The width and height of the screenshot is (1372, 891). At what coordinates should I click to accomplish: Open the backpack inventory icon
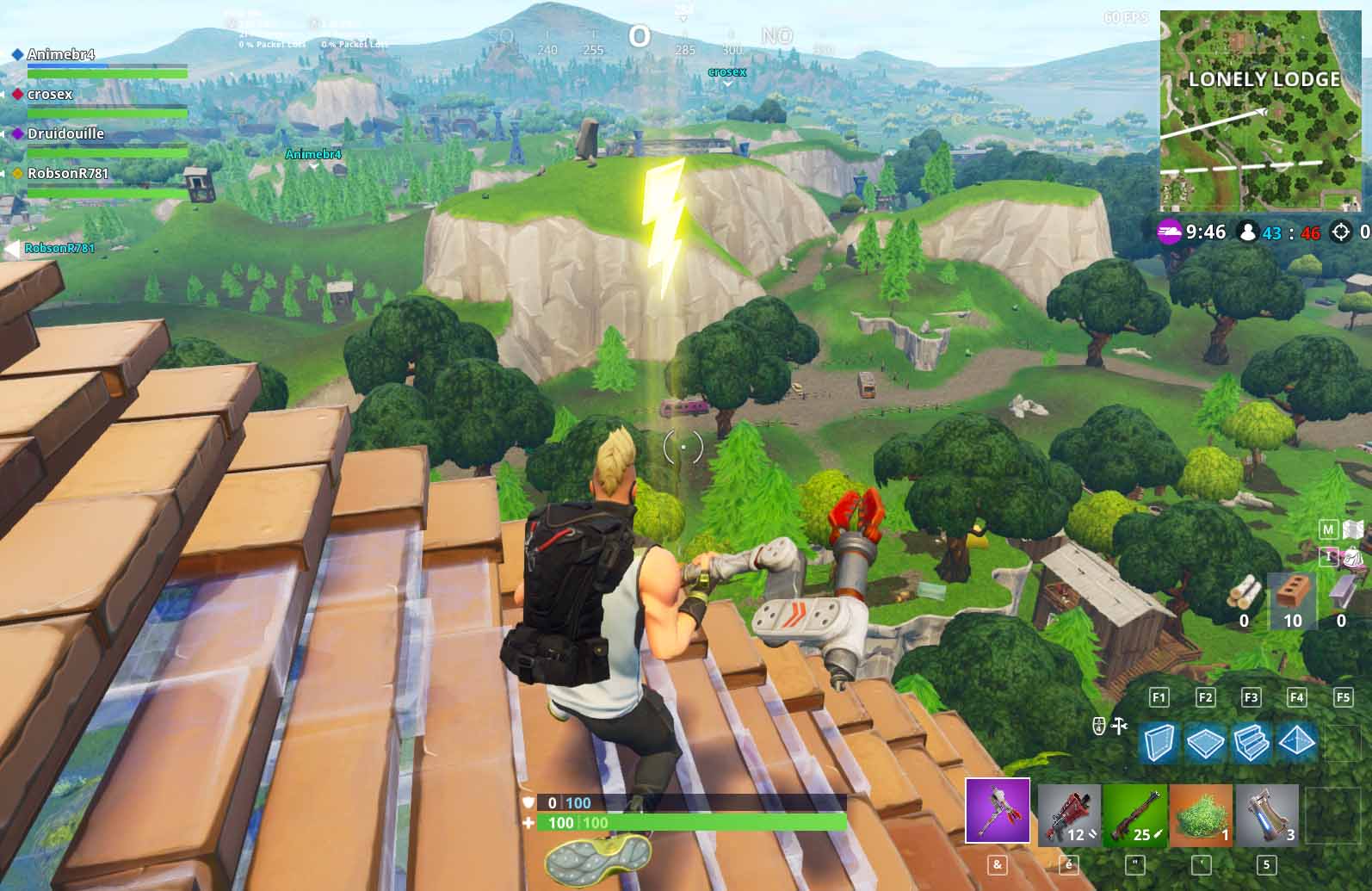tap(1354, 557)
